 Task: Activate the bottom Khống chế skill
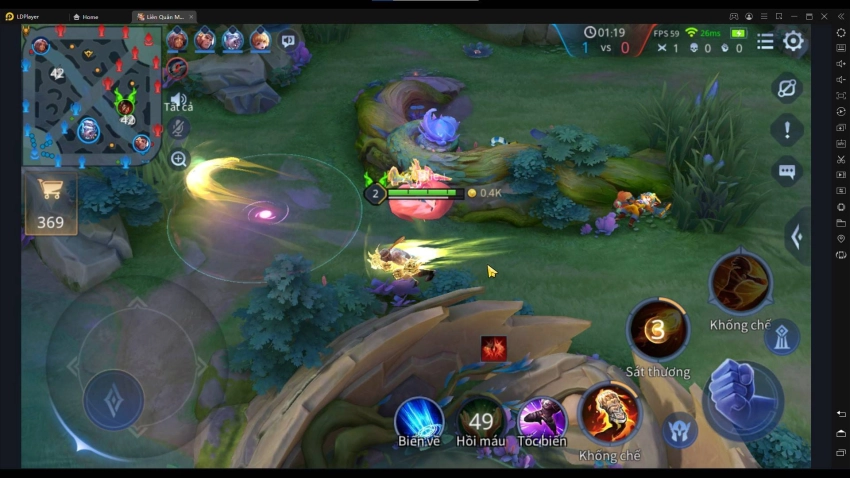(x=608, y=412)
